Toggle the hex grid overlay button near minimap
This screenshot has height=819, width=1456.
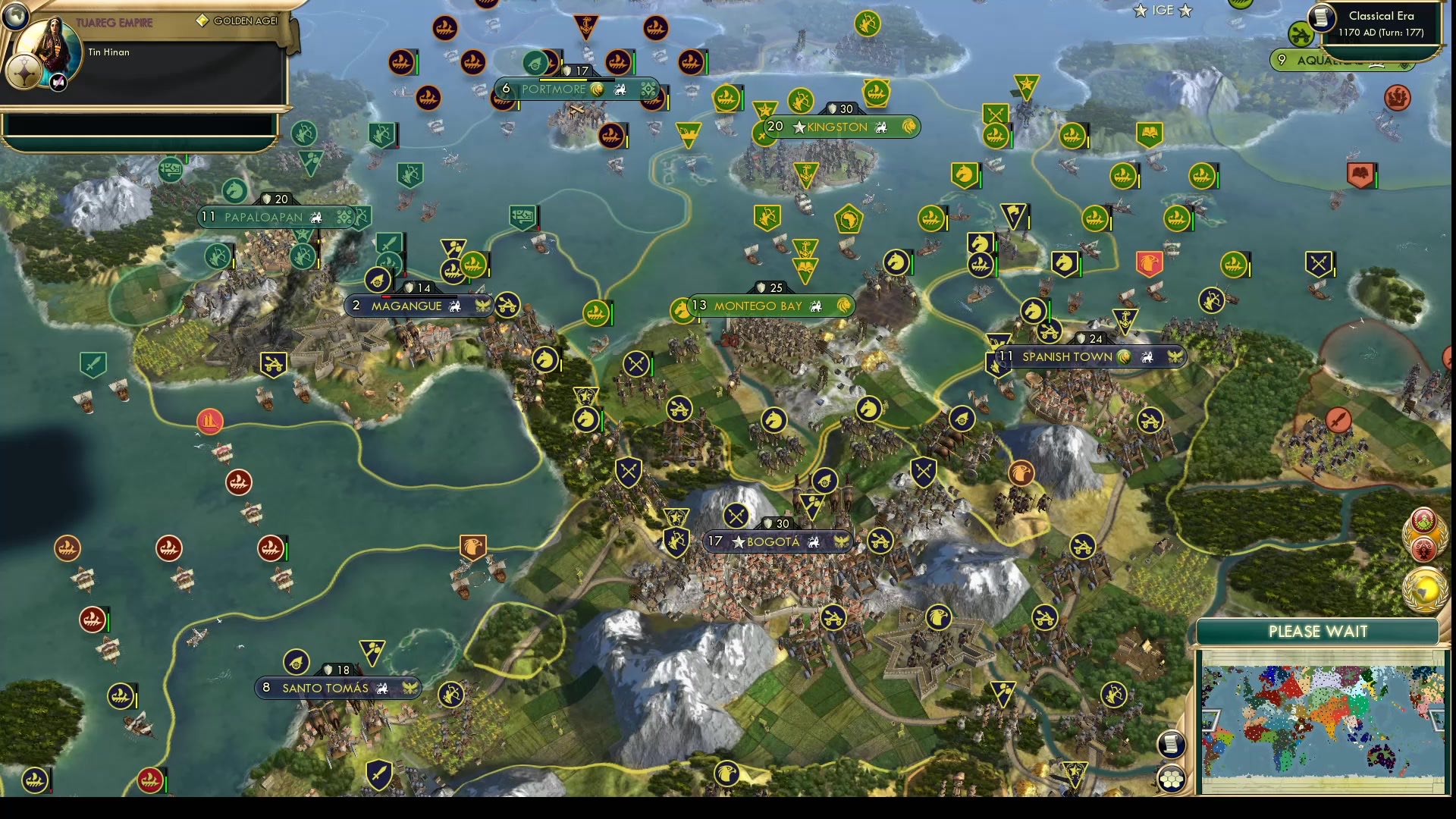pyautogui.click(x=1172, y=777)
